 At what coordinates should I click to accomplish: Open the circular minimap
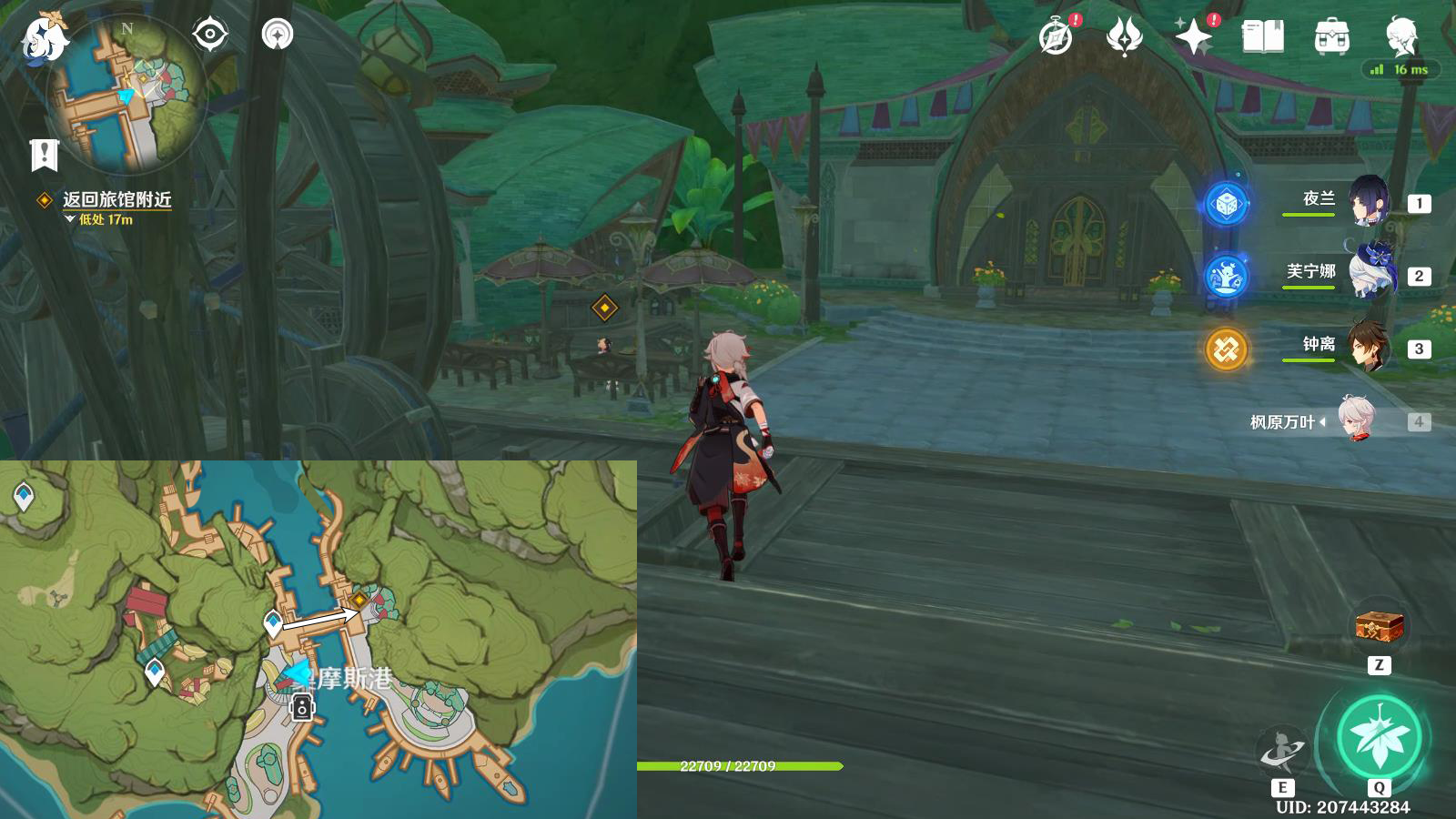pyautogui.click(x=127, y=96)
